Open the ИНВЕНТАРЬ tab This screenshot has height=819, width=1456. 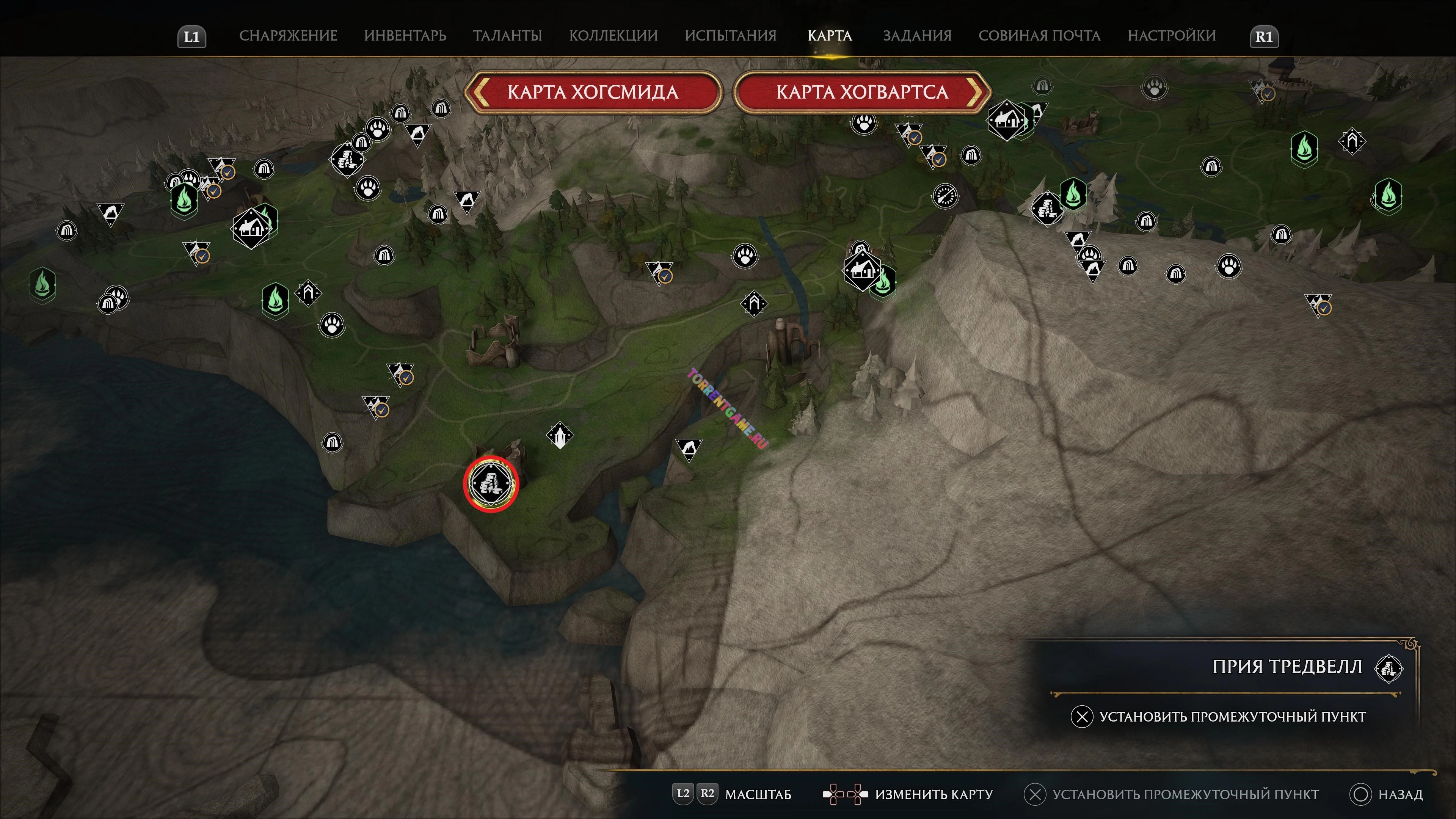[x=405, y=36]
